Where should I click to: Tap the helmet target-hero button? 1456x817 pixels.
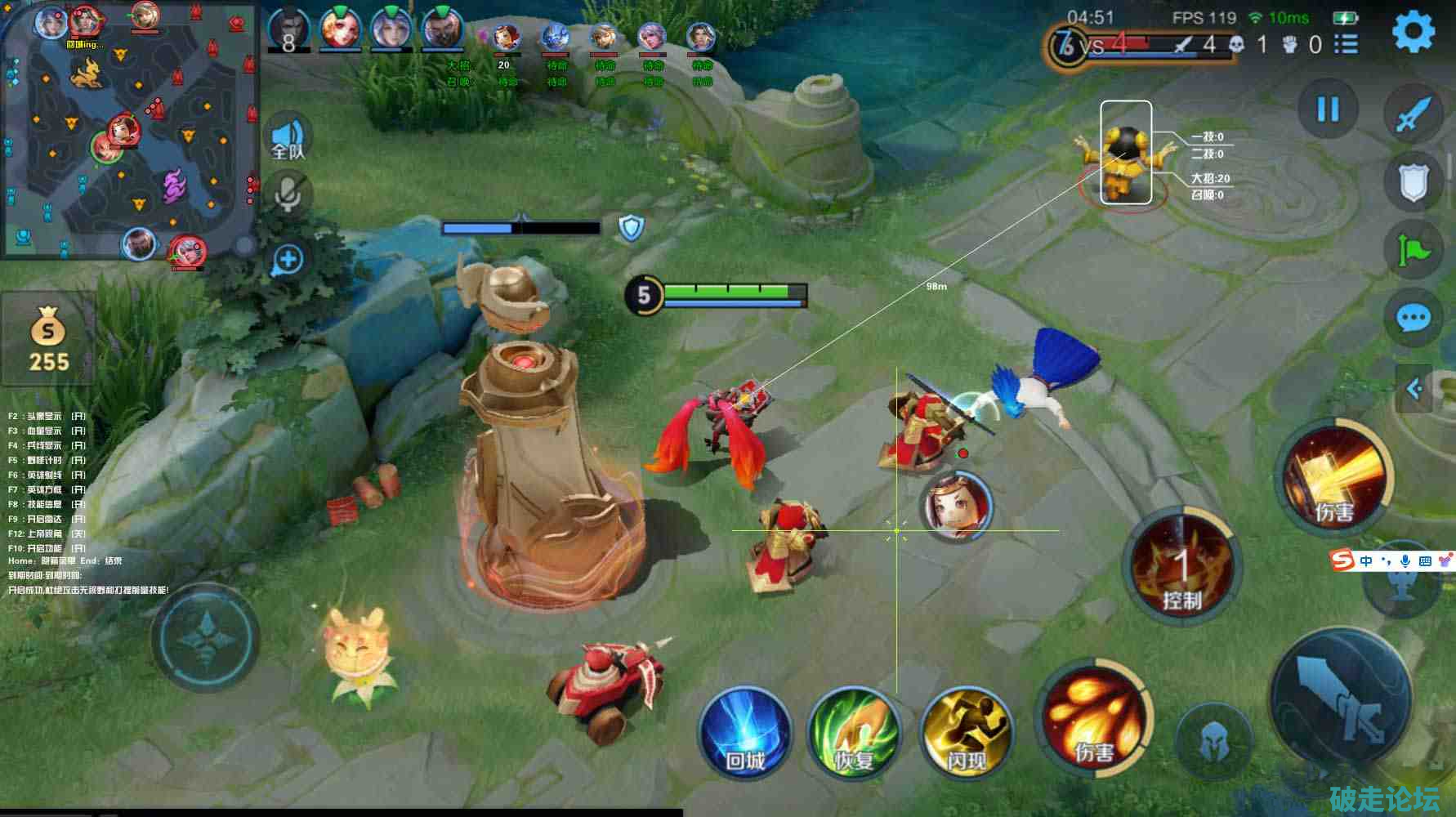pos(1213,742)
